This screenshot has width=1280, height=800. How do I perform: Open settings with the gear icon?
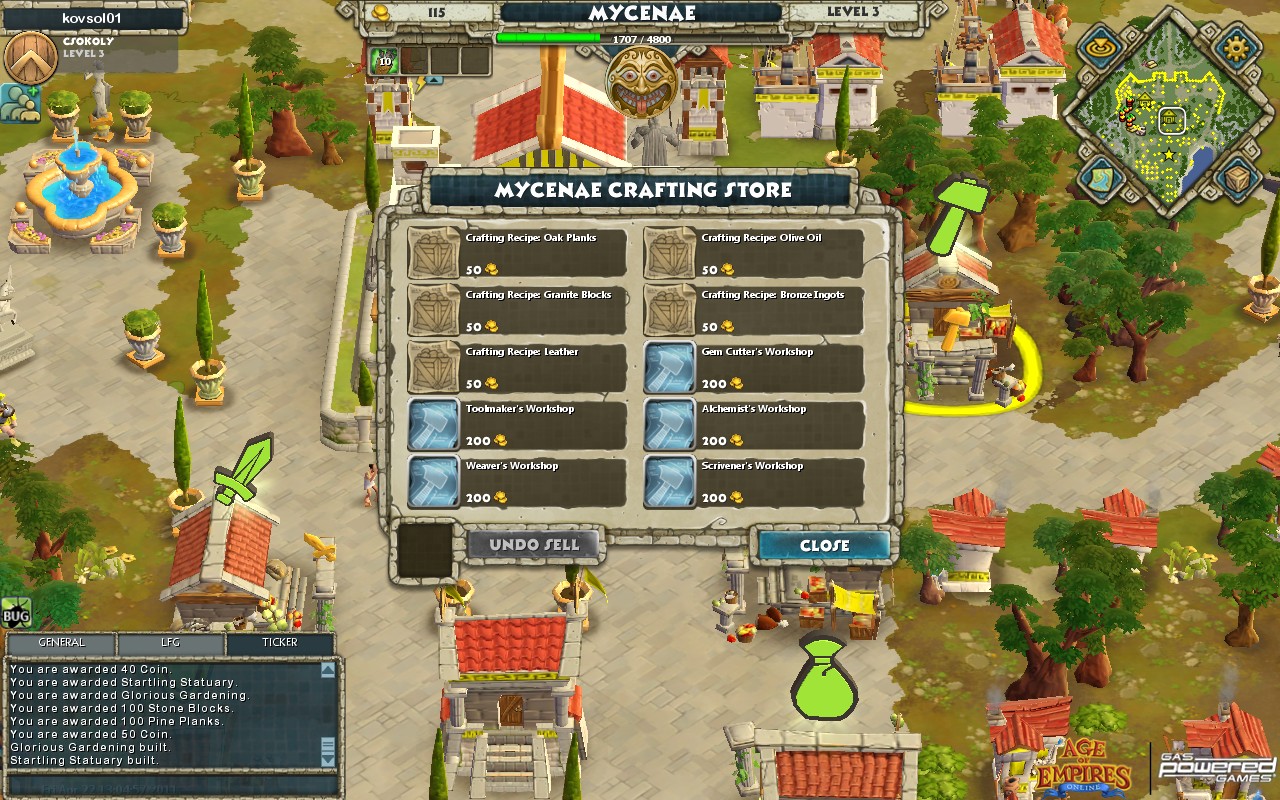coord(1239,47)
